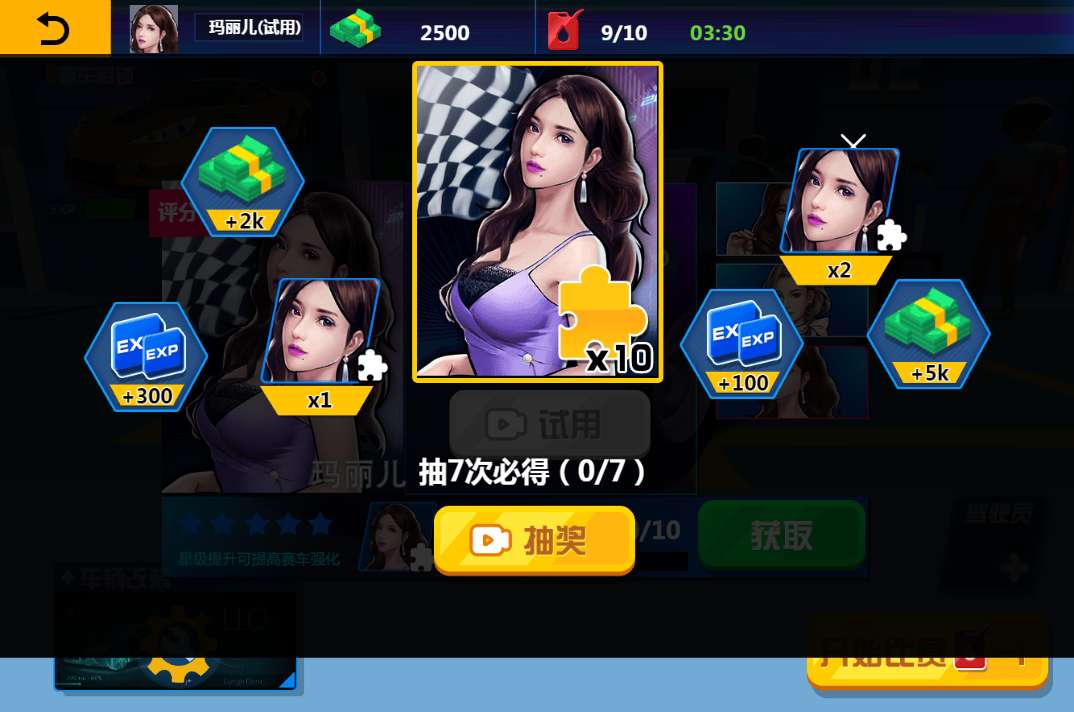Image resolution: width=1074 pixels, height=712 pixels.
Task: Tap the red fuel can icon
Action: pyautogui.click(x=564, y=31)
